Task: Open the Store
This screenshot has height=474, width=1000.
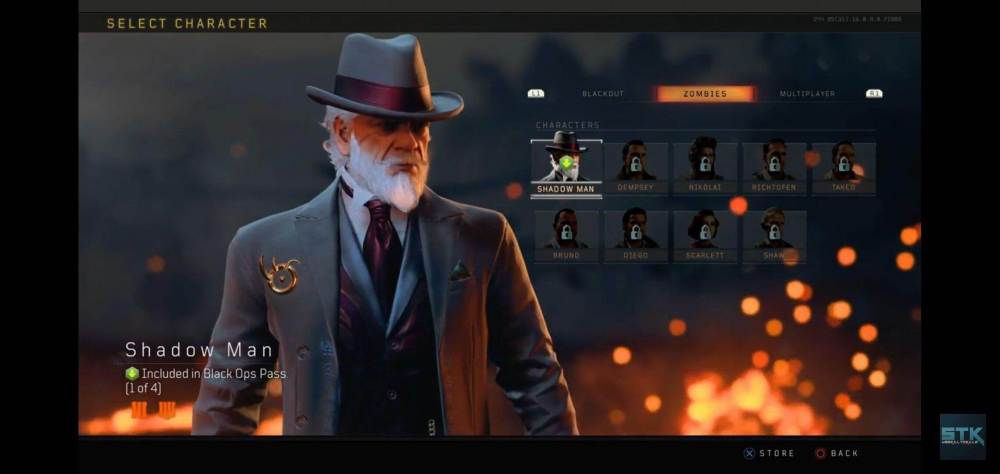Action: point(769,453)
